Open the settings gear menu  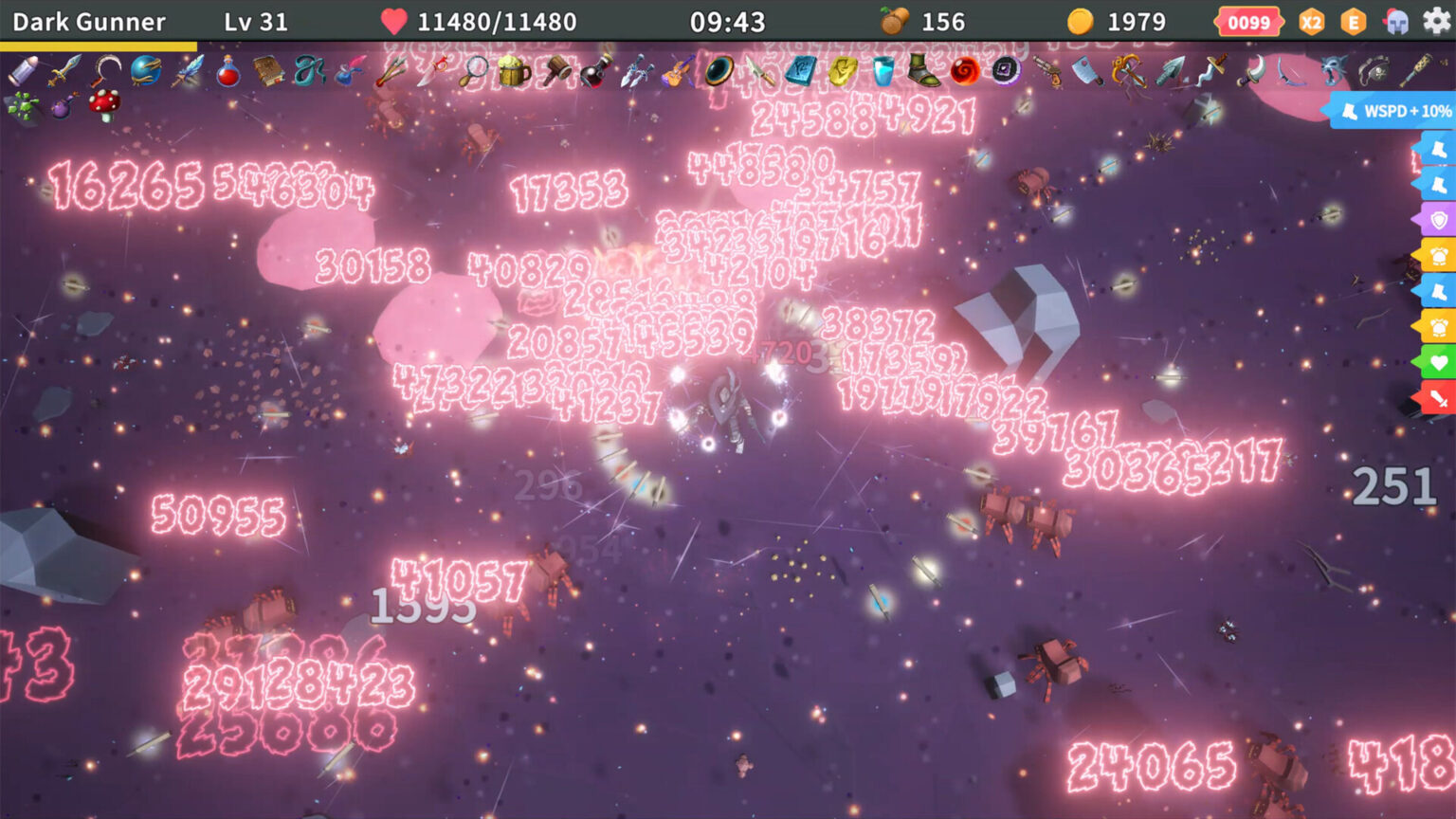[x=1437, y=21]
